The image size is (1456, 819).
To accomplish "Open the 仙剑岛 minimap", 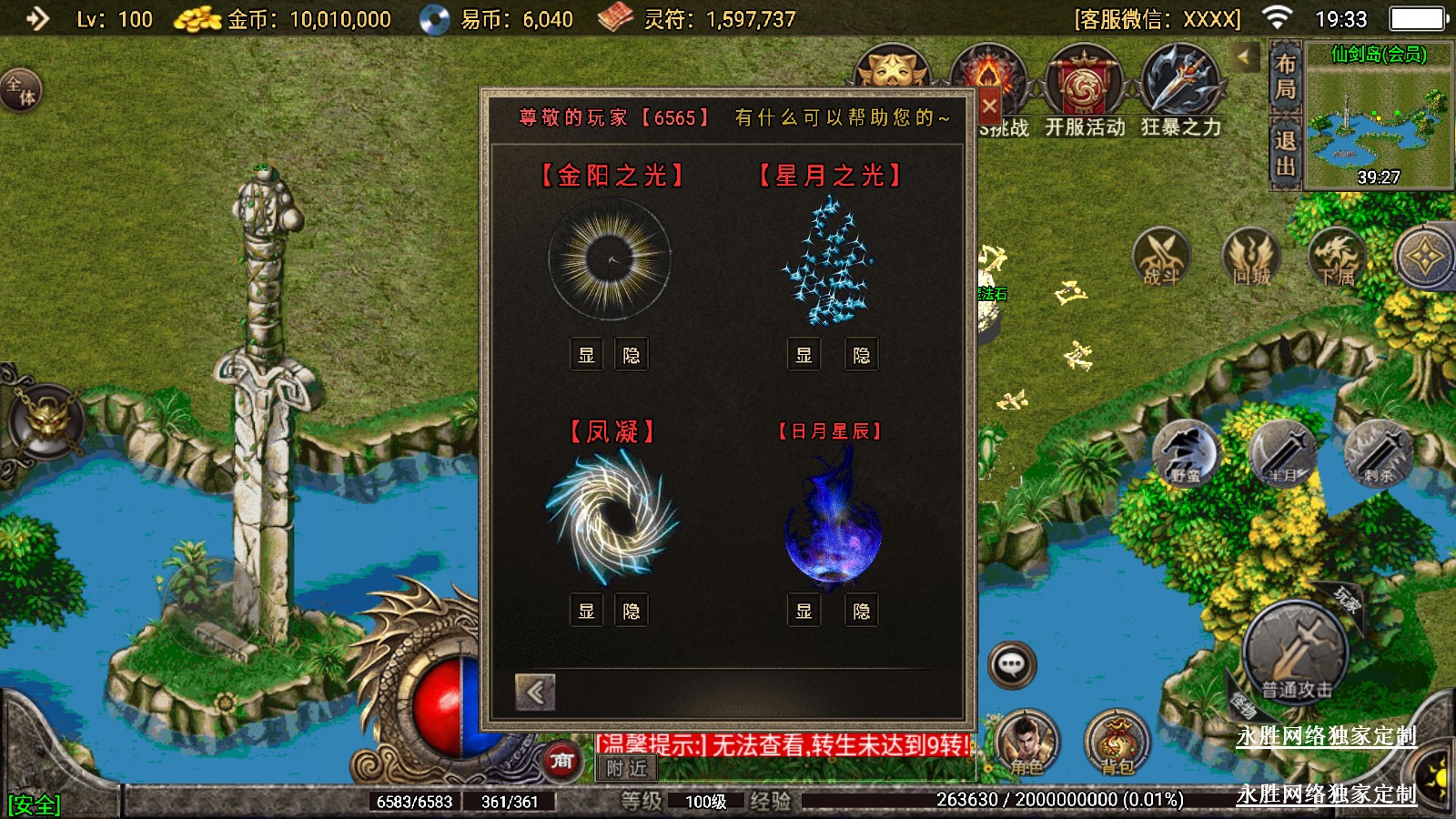I will [x=1378, y=118].
